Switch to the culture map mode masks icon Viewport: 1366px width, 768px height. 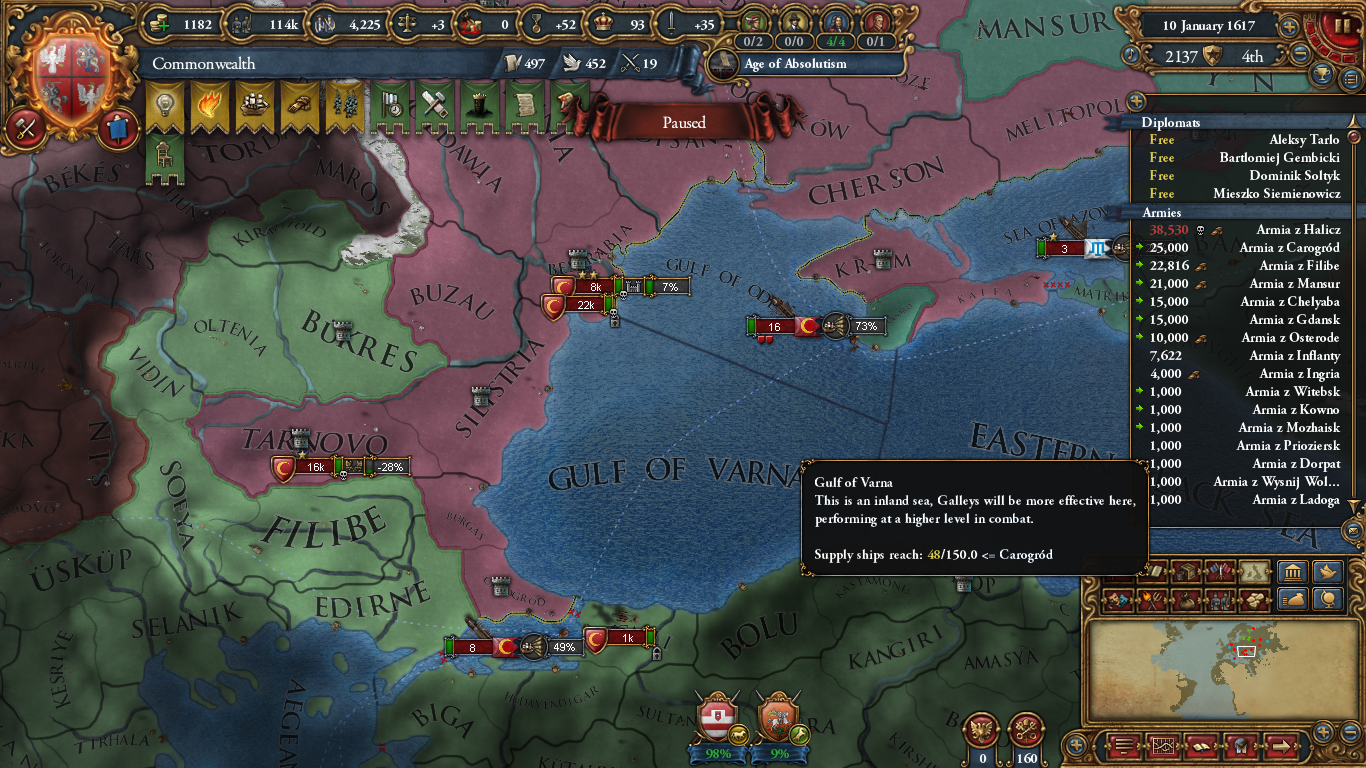coord(1112,598)
